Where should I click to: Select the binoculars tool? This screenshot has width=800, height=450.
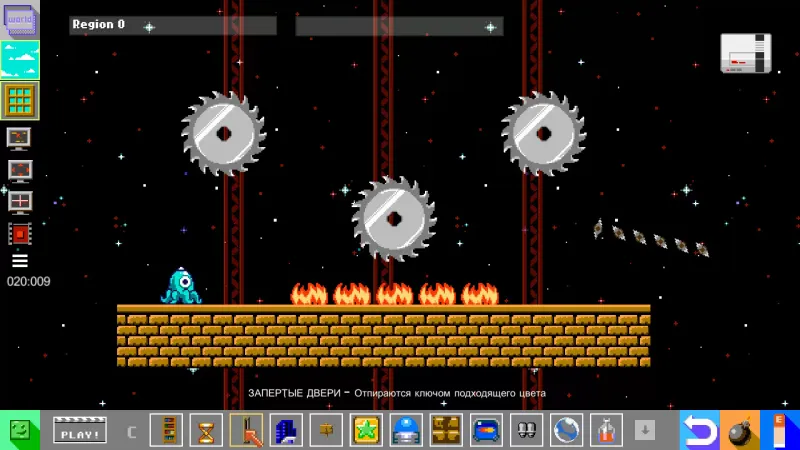tap(526, 430)
